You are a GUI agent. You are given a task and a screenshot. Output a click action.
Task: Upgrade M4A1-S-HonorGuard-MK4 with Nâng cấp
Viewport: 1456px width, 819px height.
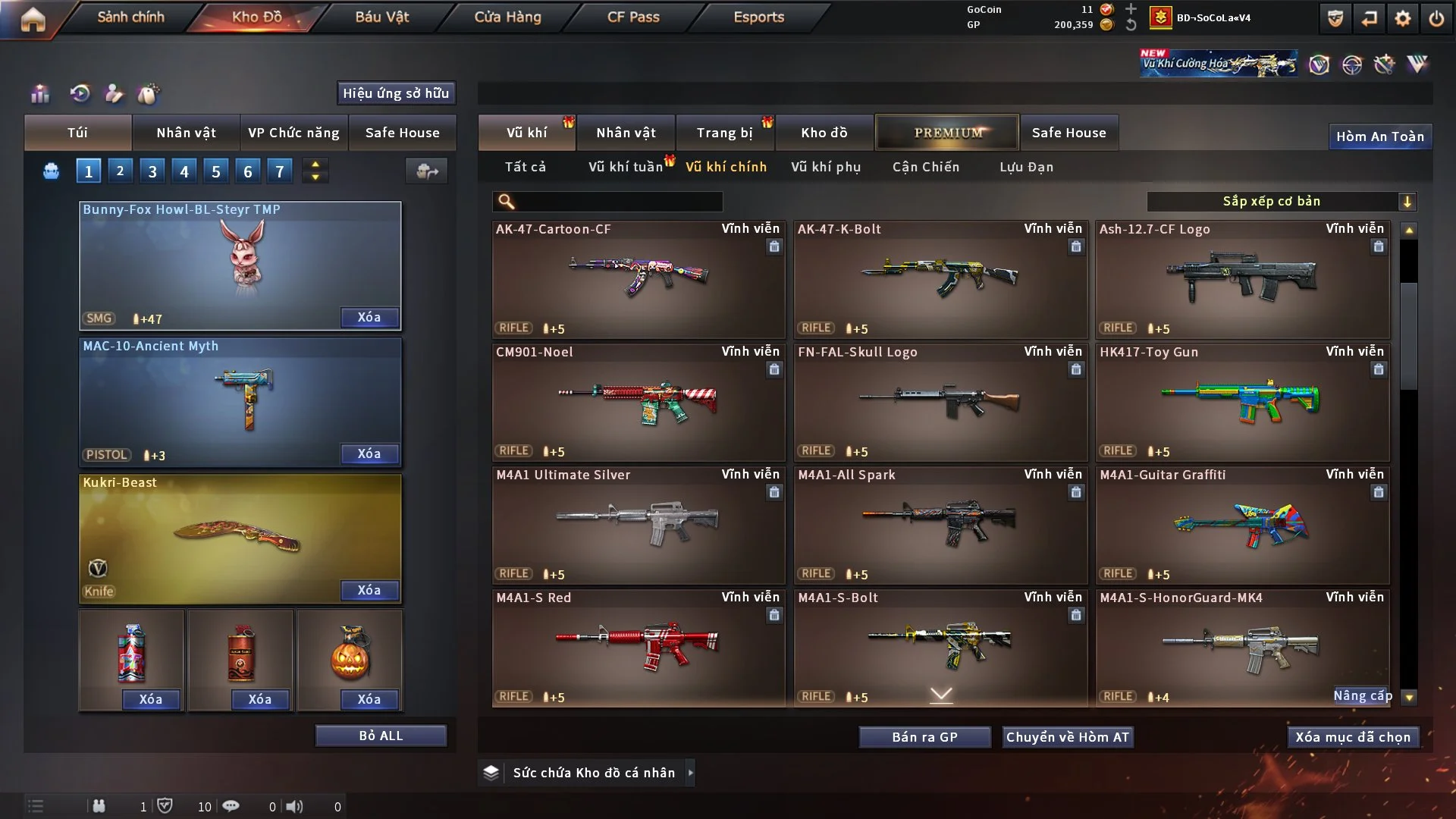(x=1362, y=695)
